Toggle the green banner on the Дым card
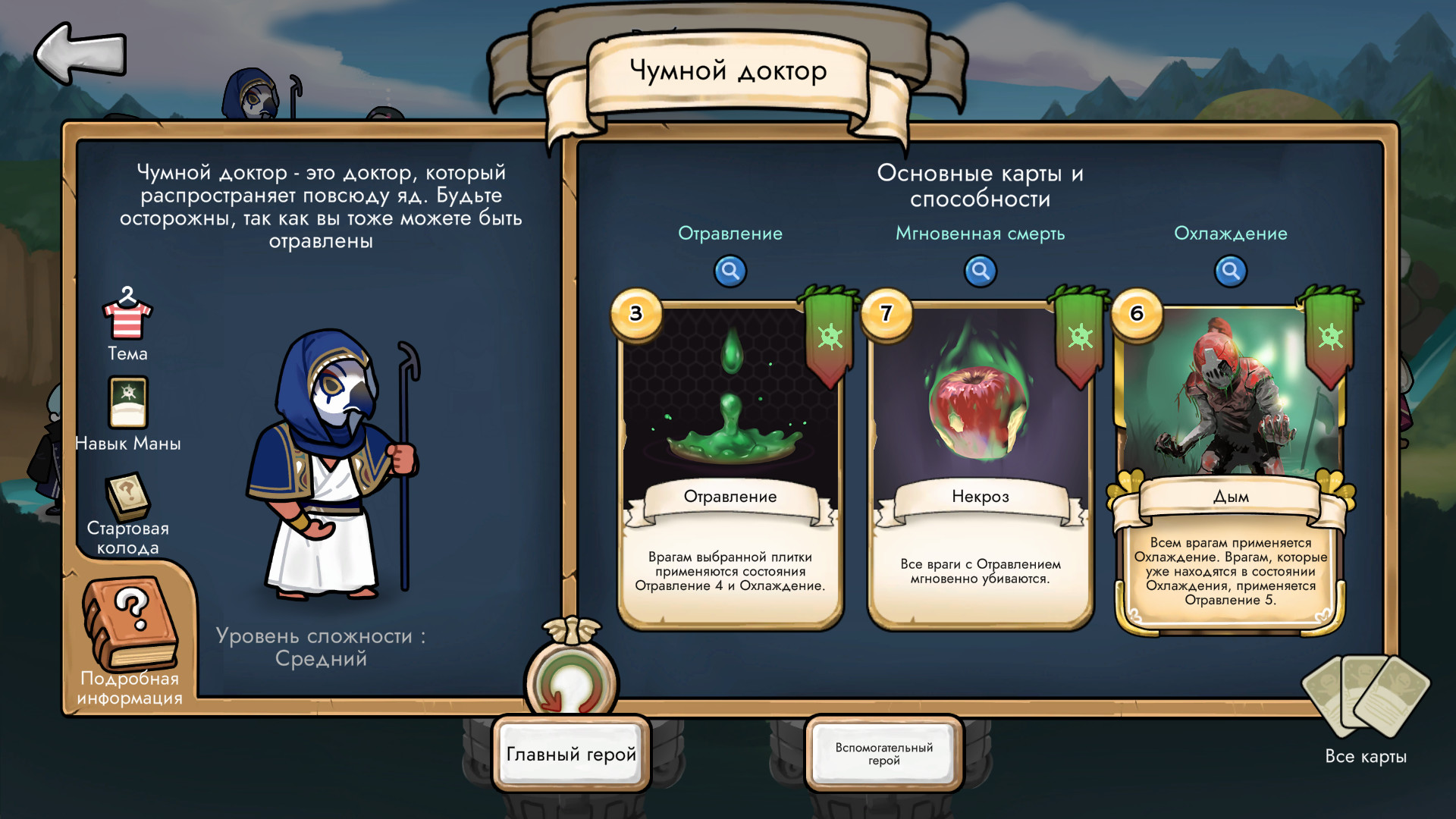 (x=1329, y=334)
